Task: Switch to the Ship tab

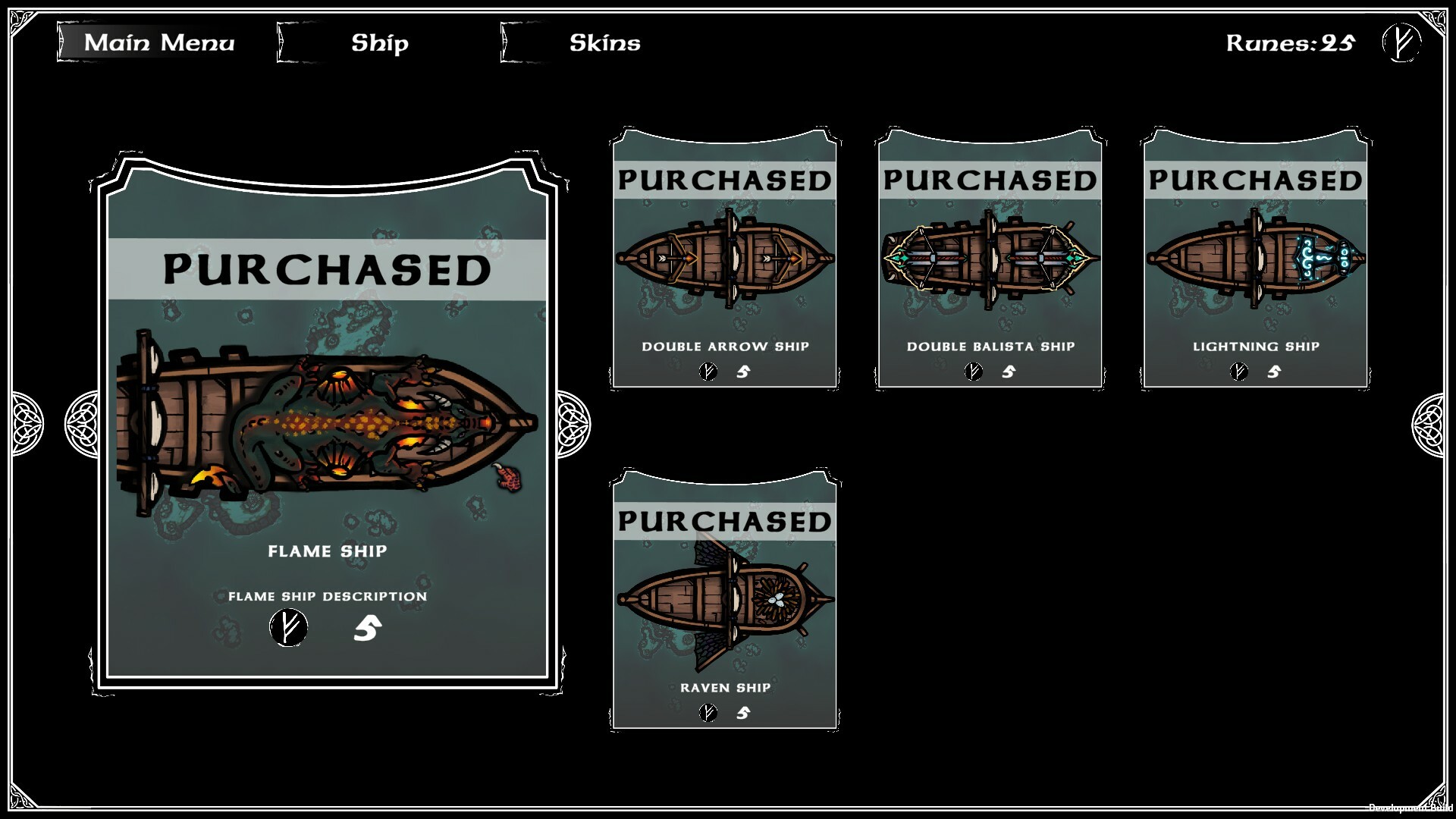Action: (378, 42)
